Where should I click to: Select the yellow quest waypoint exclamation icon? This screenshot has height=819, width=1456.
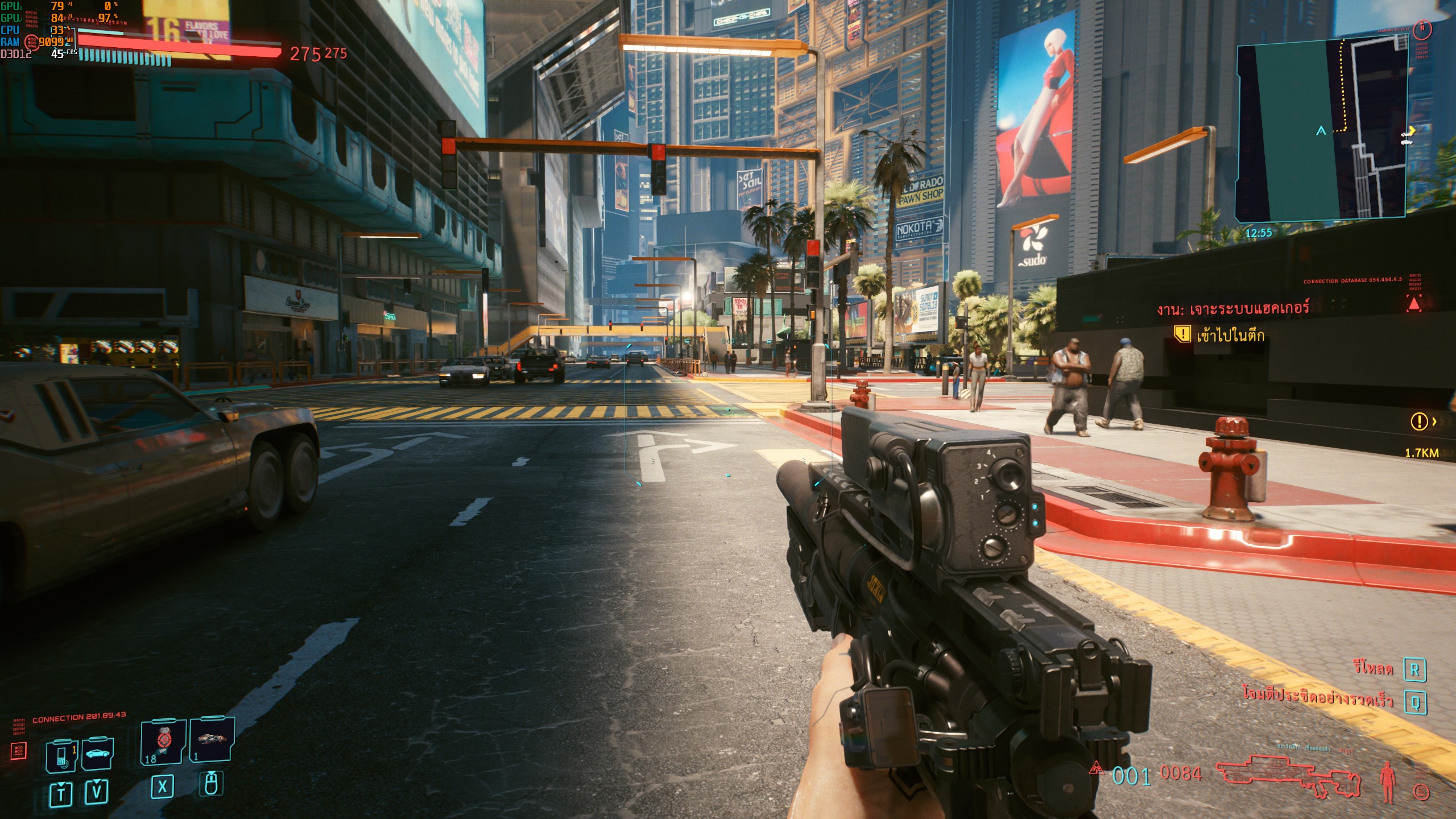[x=1419, y=421]
